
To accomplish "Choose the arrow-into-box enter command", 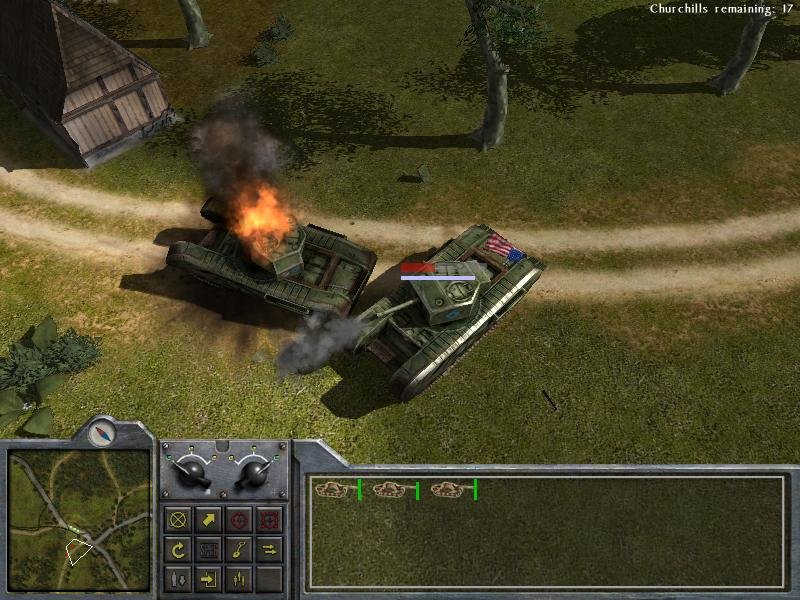I will coord(209,578).
